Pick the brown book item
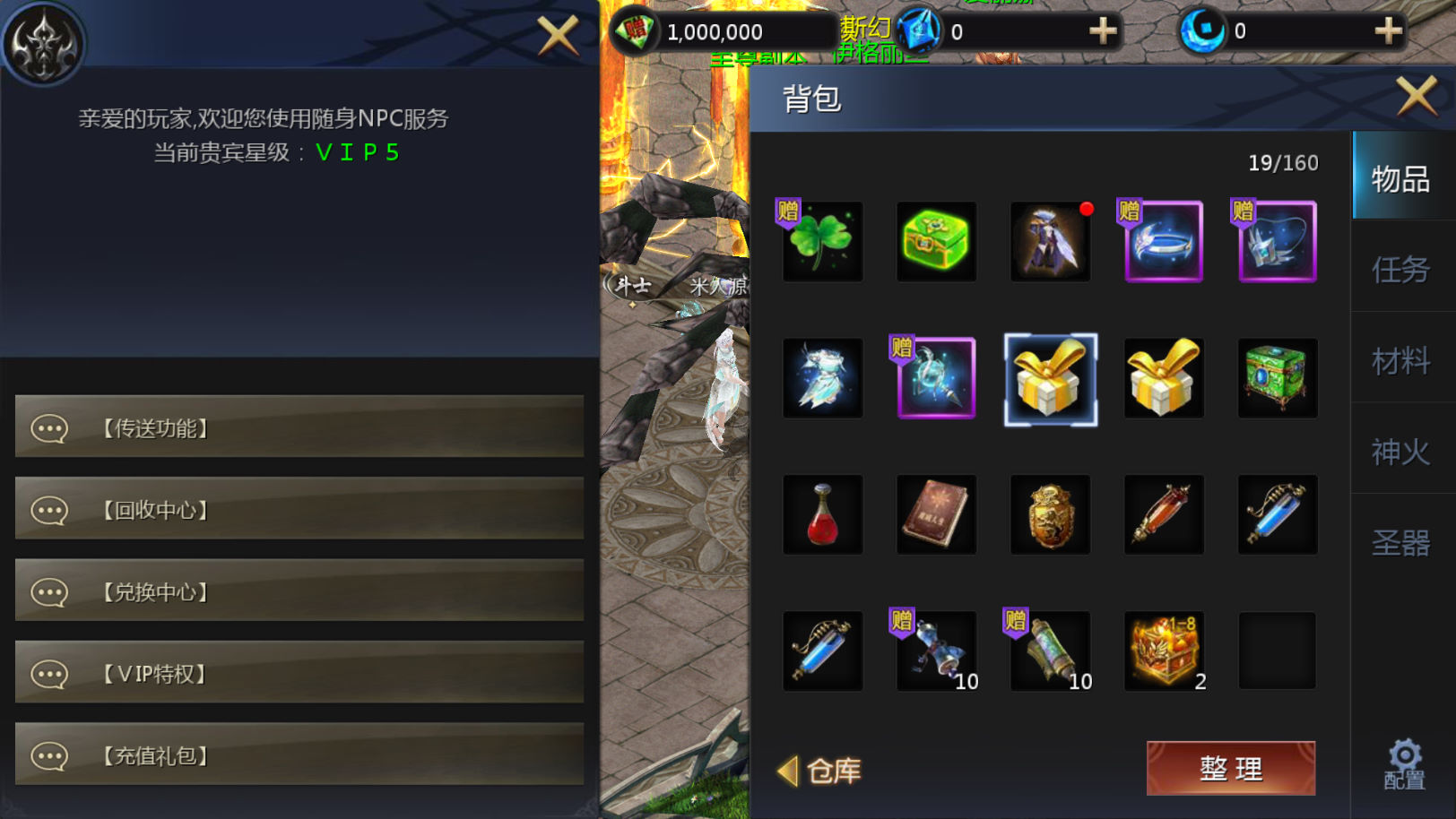 [936, 515]
